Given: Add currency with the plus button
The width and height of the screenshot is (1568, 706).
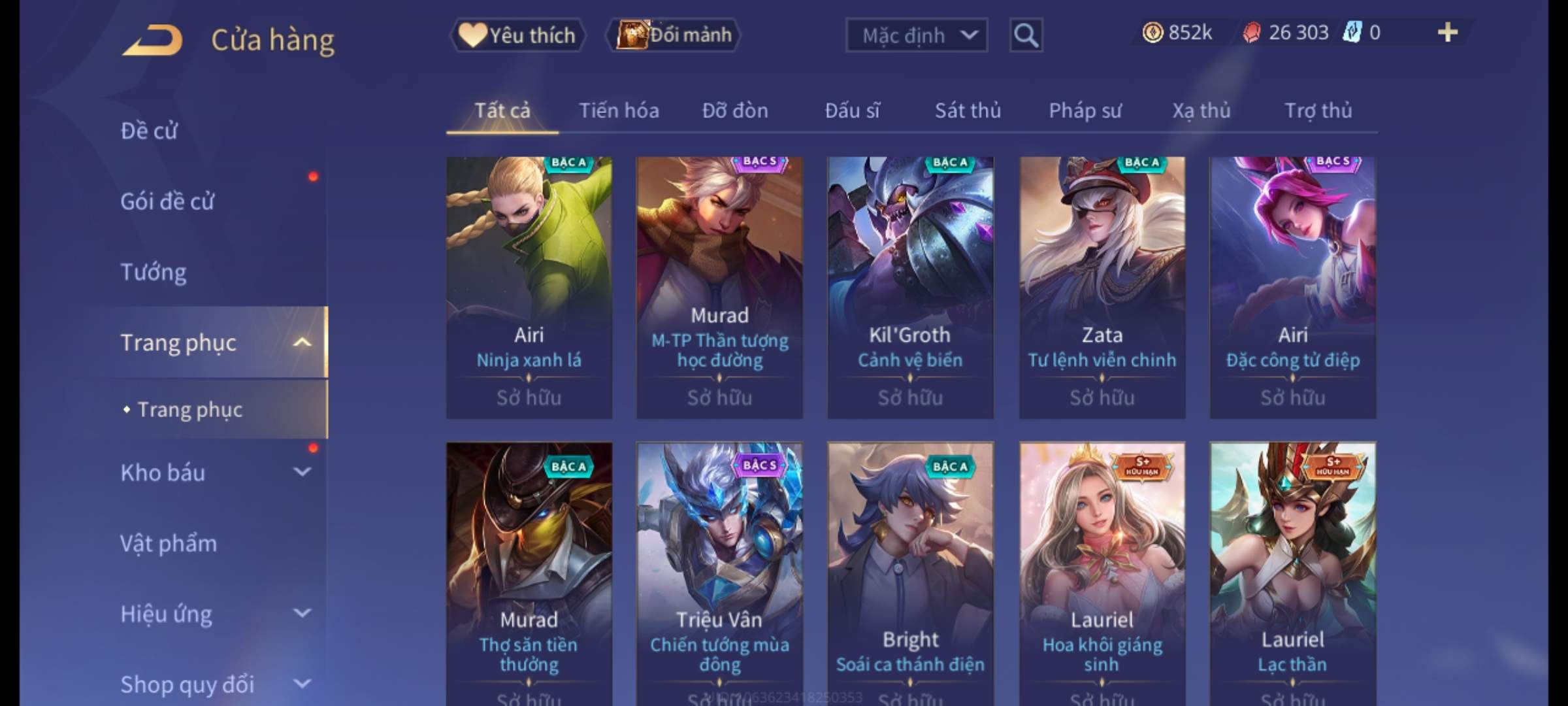Looking at the screenshot, I should tap(1447, 33).
